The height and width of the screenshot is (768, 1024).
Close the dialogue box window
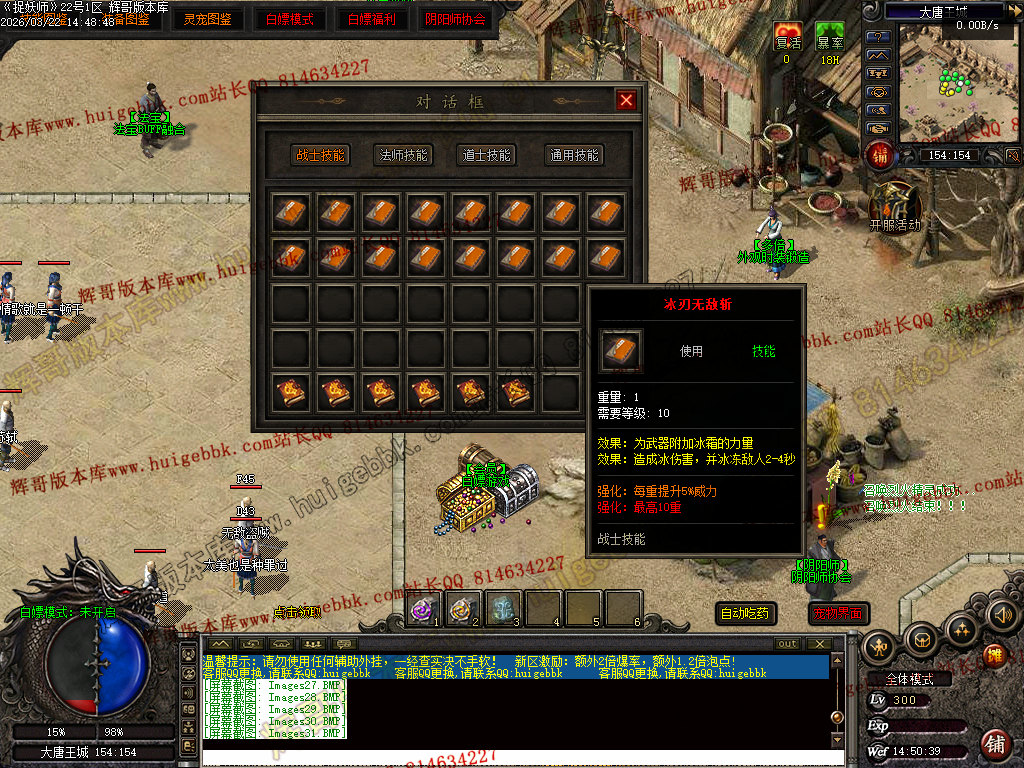point(626,100)
